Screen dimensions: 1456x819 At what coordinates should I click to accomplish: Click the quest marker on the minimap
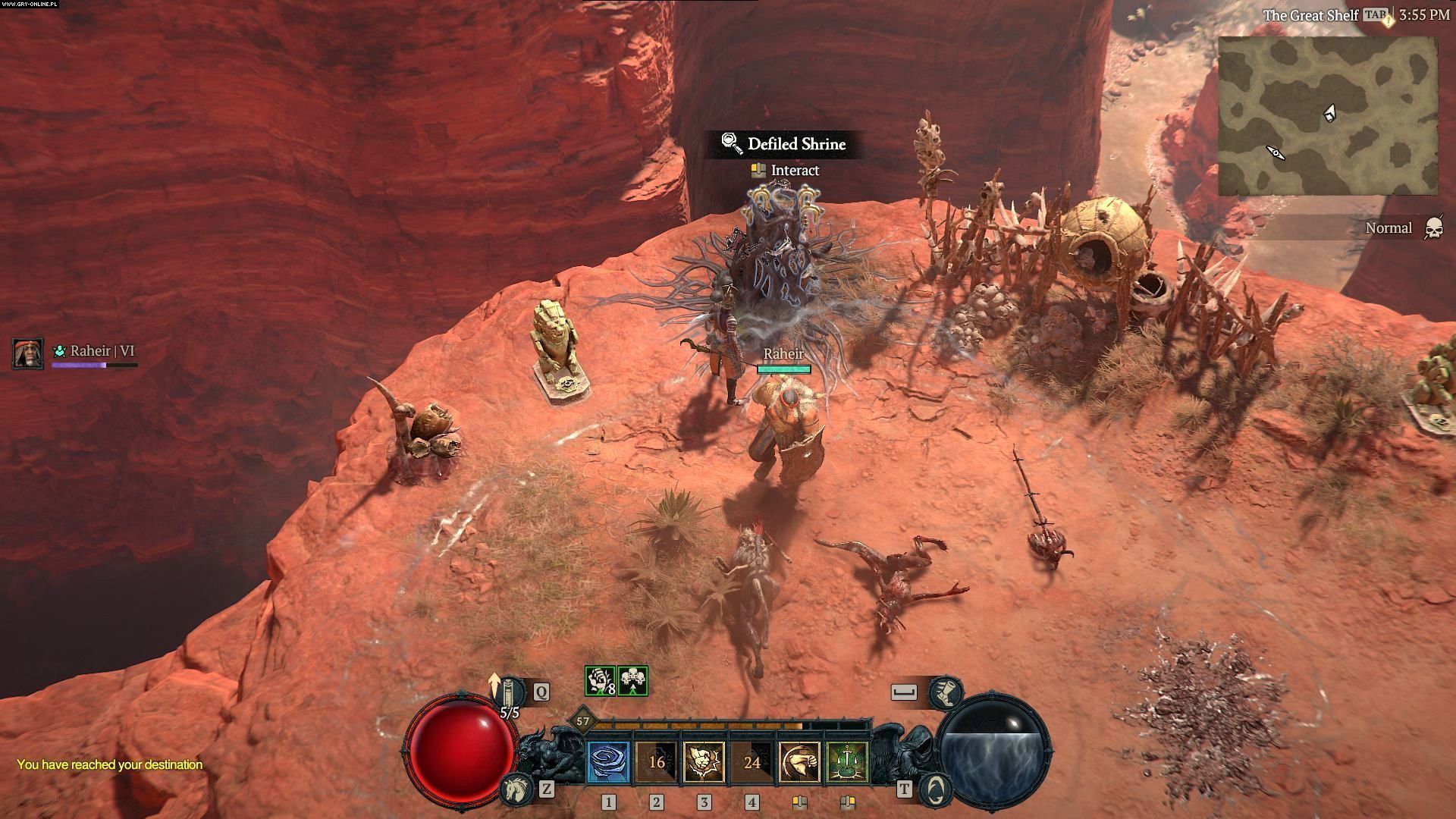pyautogui.click(x=1278, y=154)
